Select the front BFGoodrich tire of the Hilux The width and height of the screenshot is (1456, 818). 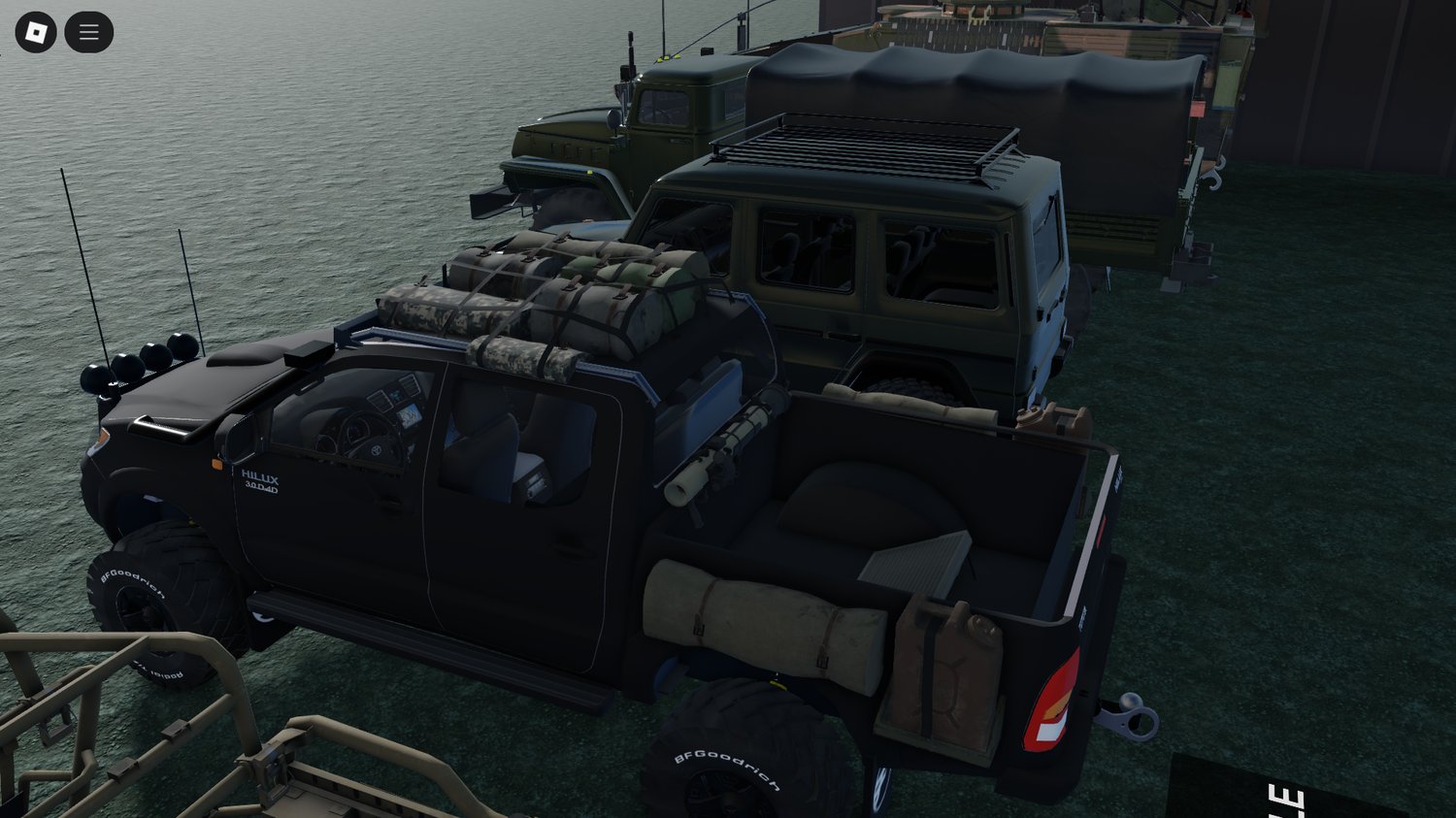(155, 592)
